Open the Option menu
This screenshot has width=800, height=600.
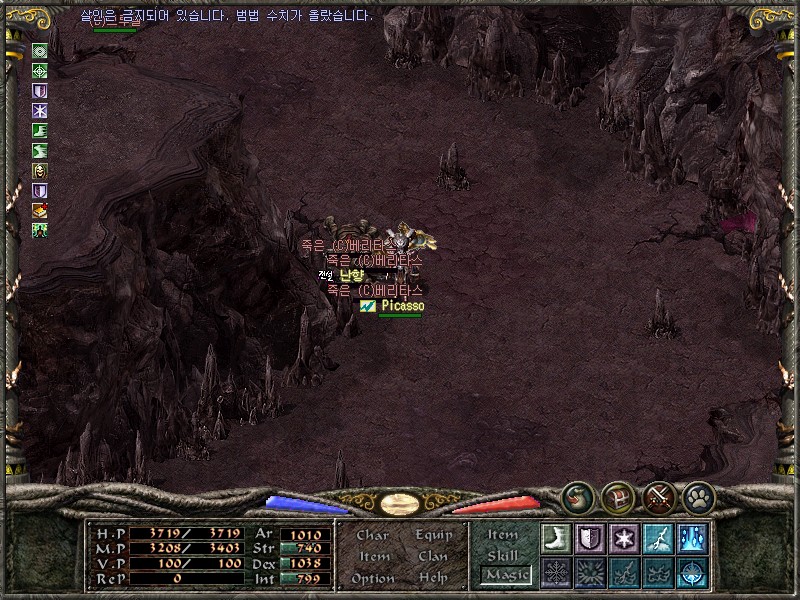(372, 578)
